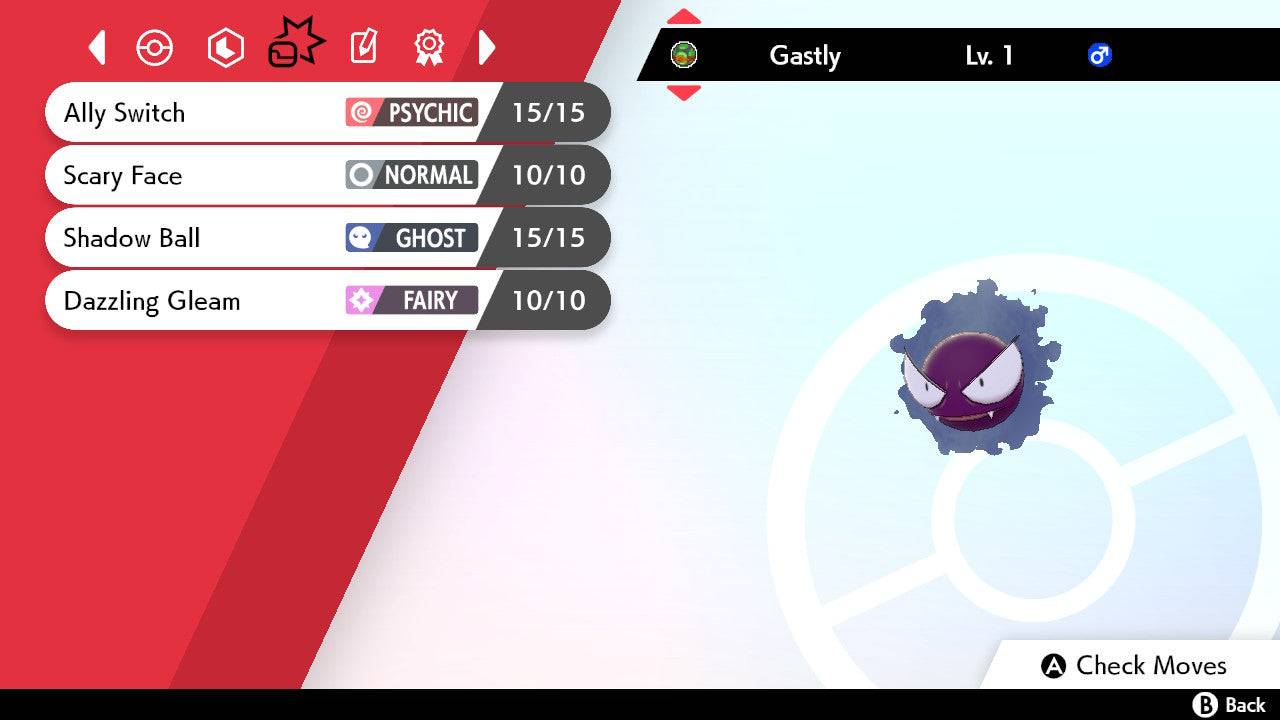1280x720 pixels.
Task: Click the red up arrow above Gastly's name
Action: 683,15
